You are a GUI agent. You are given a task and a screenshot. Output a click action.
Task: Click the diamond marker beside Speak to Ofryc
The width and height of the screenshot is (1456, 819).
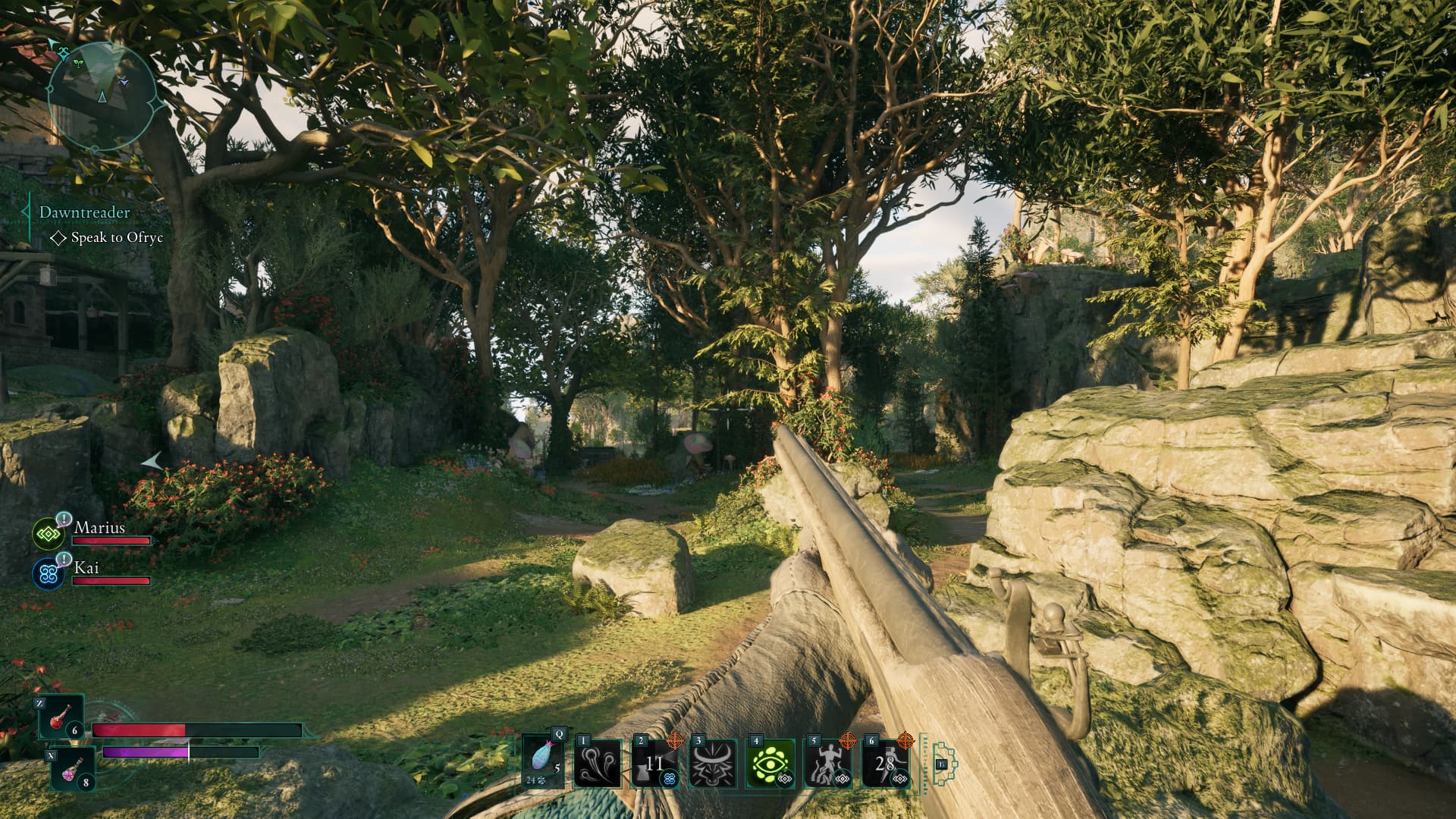[59, 240]
